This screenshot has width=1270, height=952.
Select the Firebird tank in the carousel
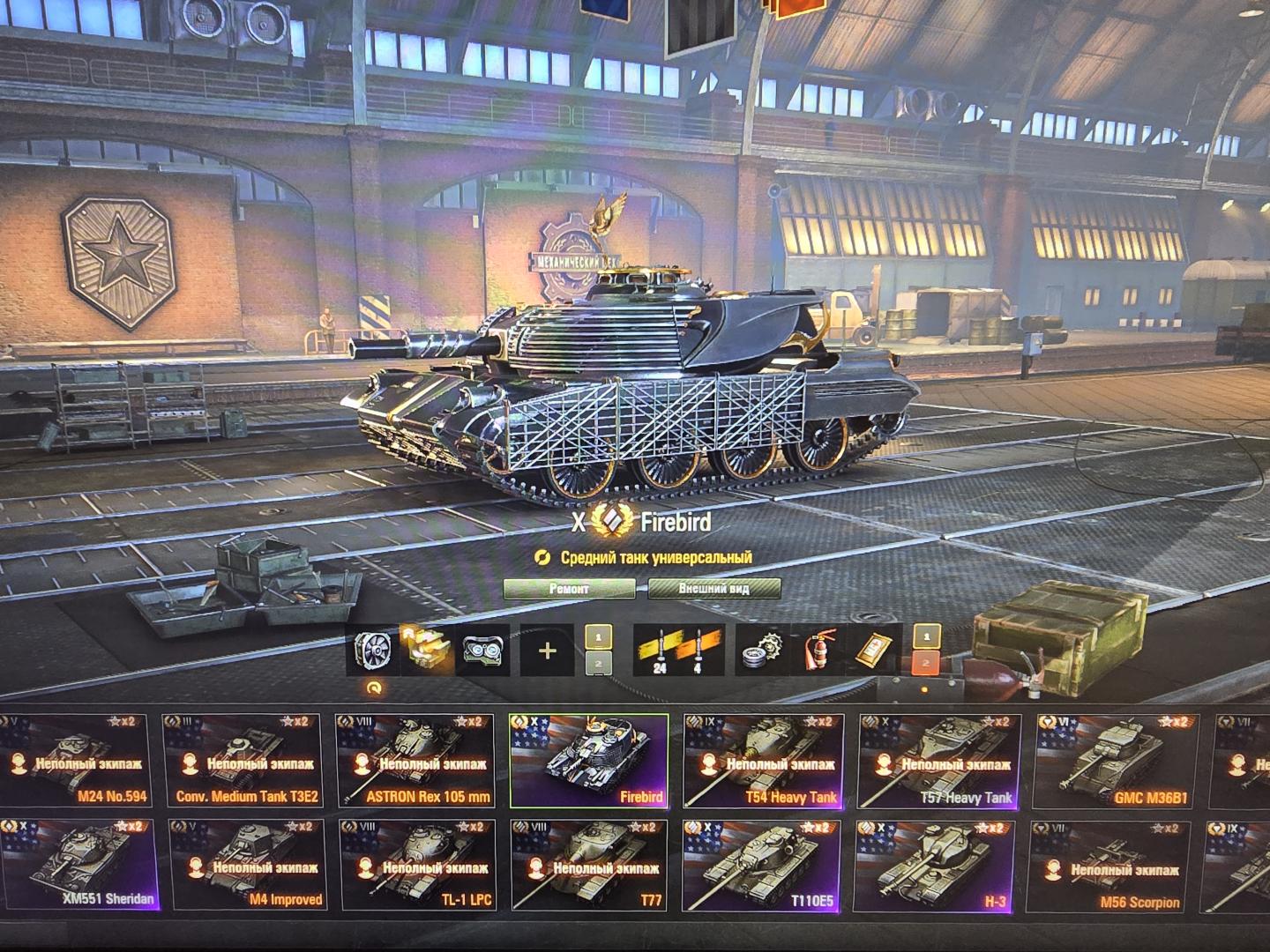(589, 760)
